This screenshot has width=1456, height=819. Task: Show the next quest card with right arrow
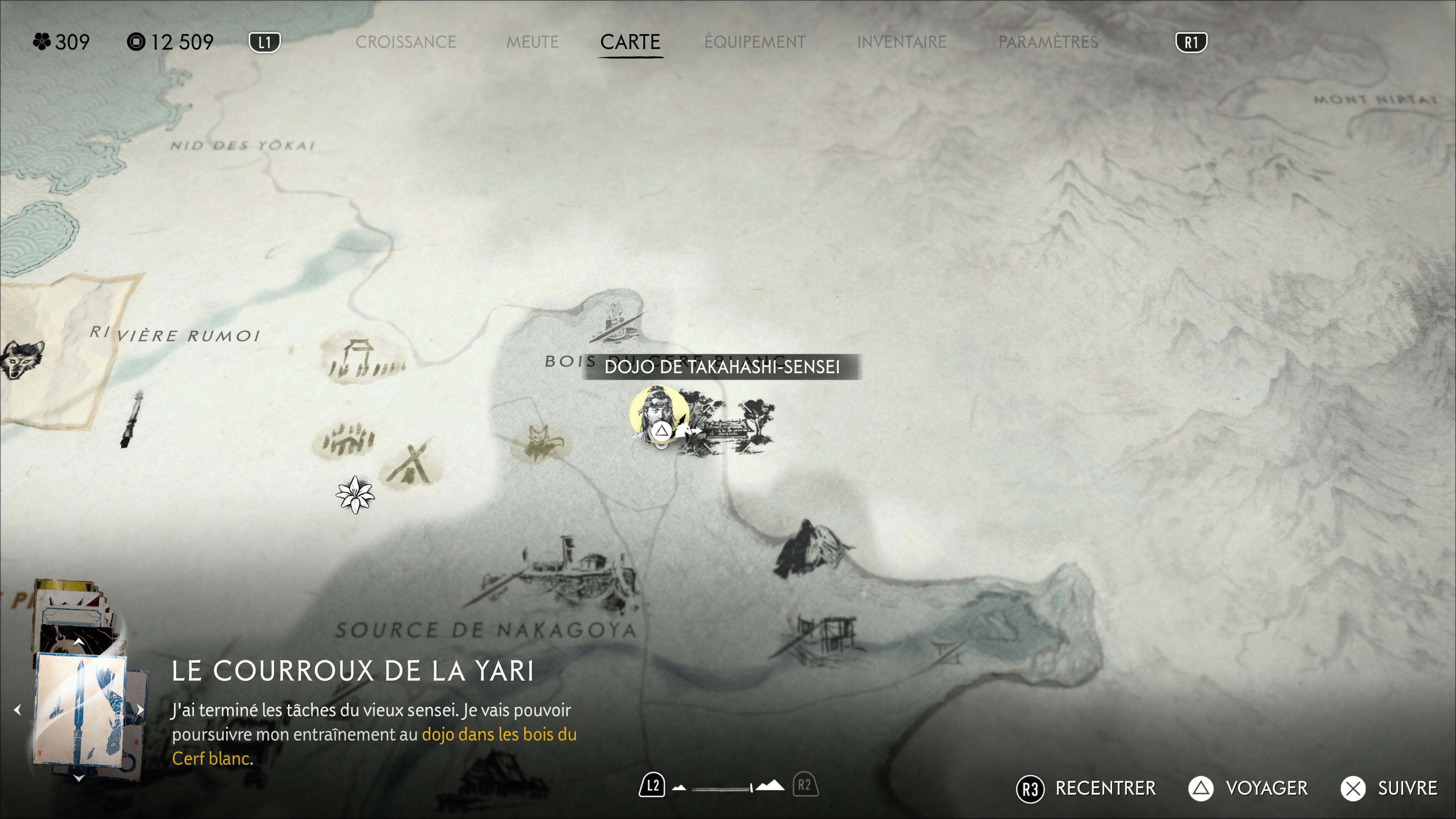(140, 710)
